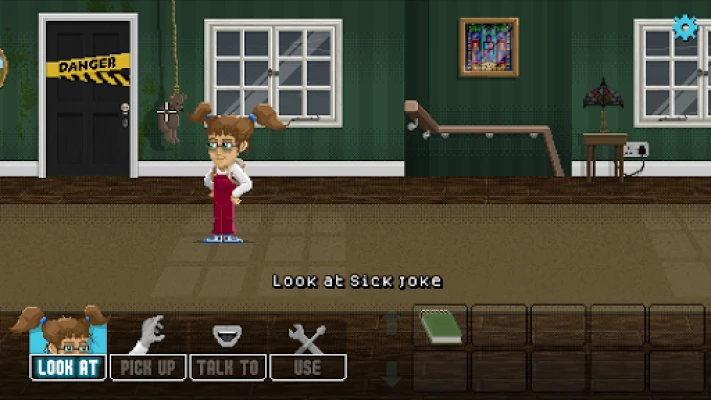Activate the Talk To verb
711x400 pixels.
227,366
